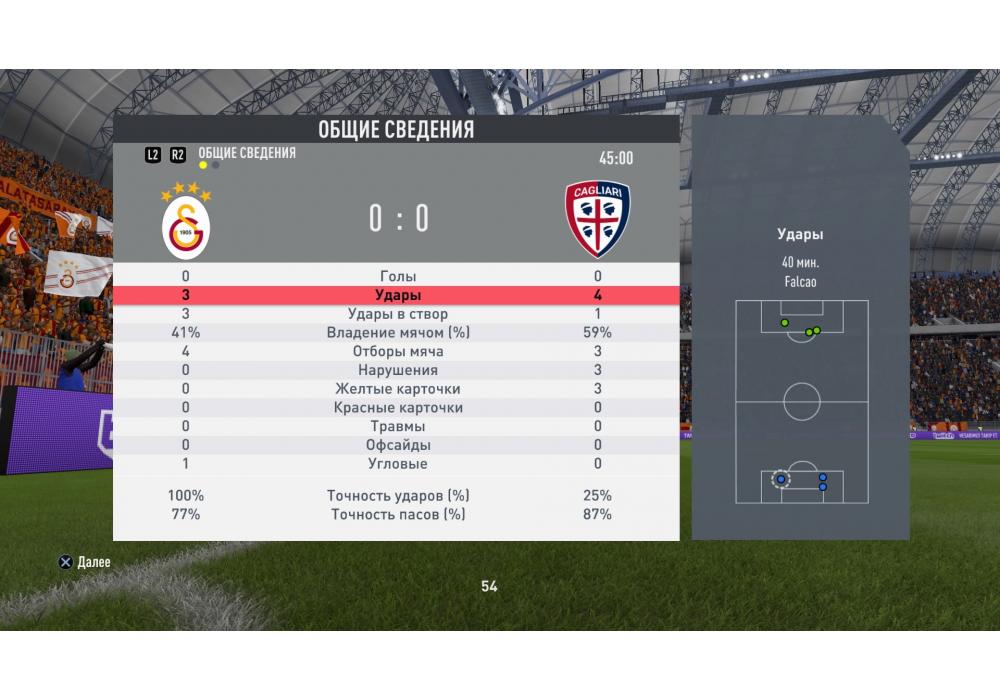The image size is (1000, 700).
Task: Choose the Отборы мяча stat row
Action: tap(397, 352)
